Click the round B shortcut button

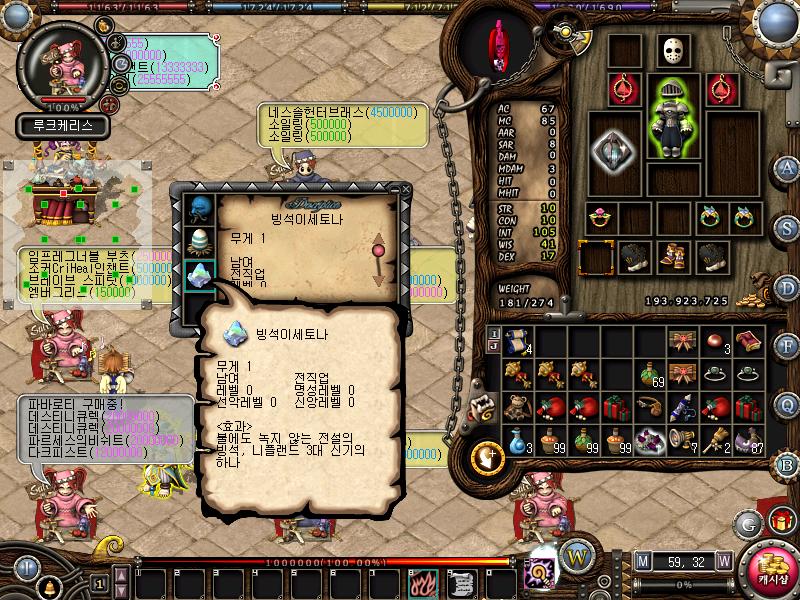click(787, 465)
